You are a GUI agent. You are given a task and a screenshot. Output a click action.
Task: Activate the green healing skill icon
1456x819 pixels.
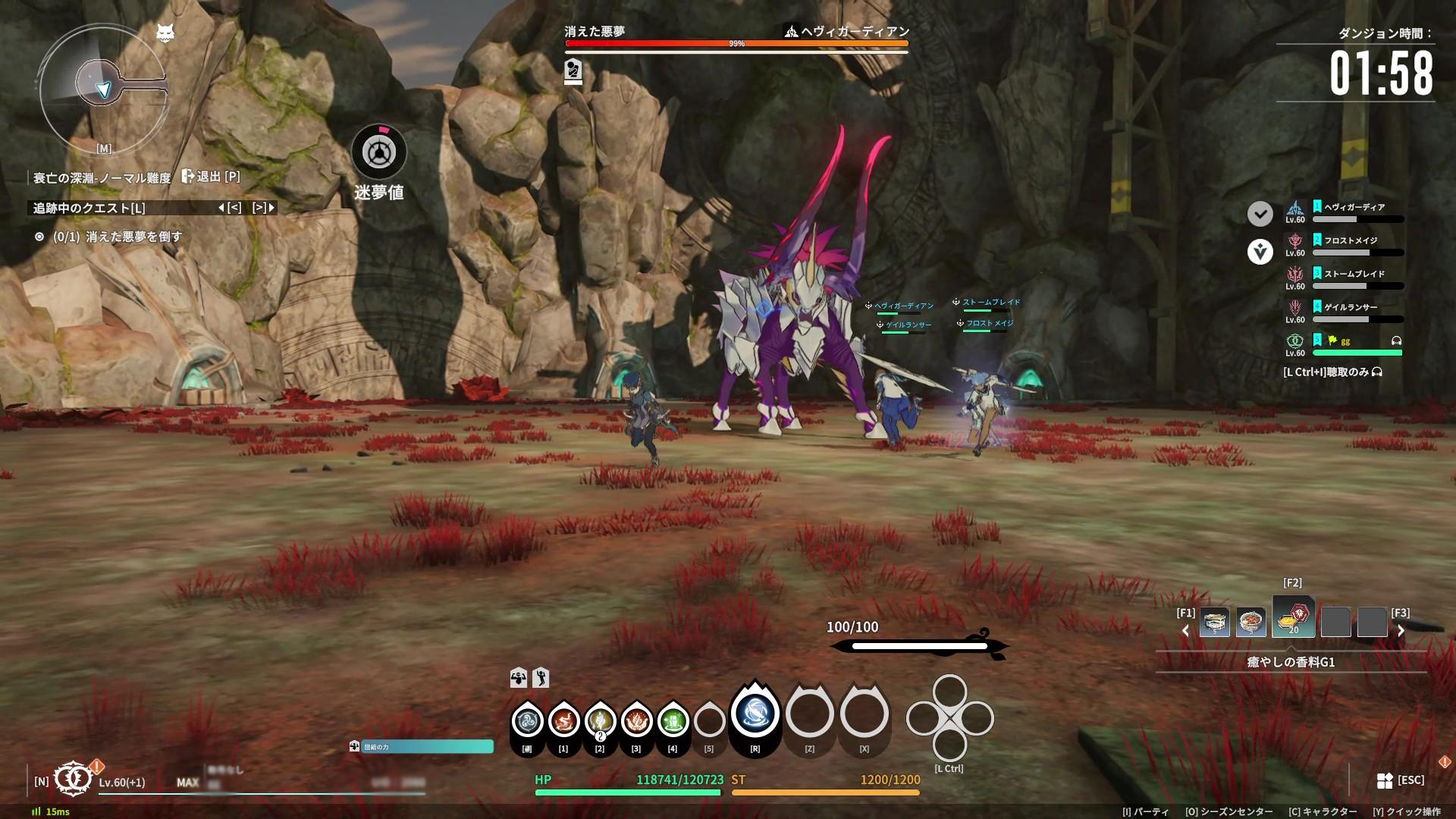coord(673,720)
